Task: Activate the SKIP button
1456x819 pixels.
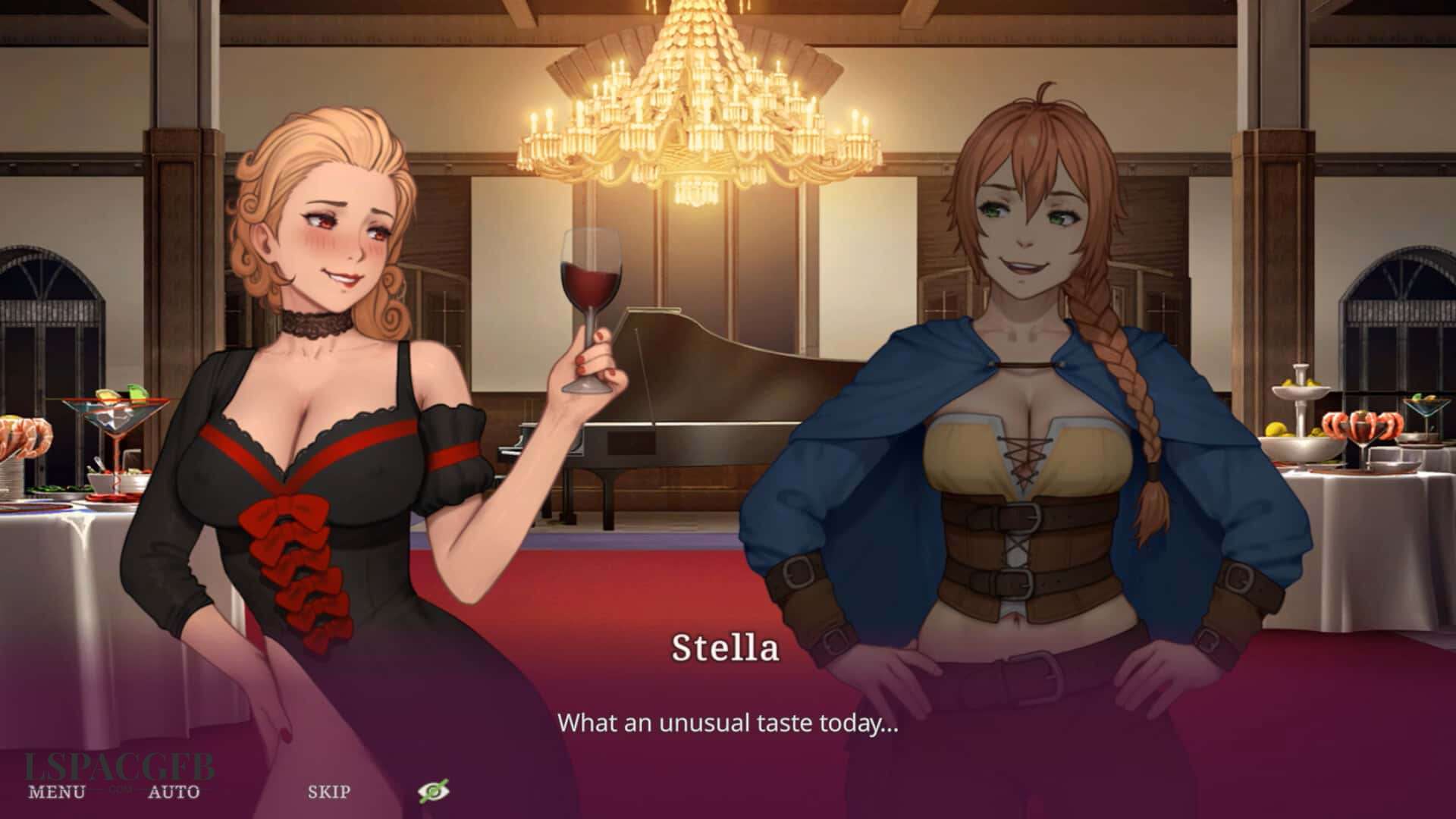Action: coord(329,792)
